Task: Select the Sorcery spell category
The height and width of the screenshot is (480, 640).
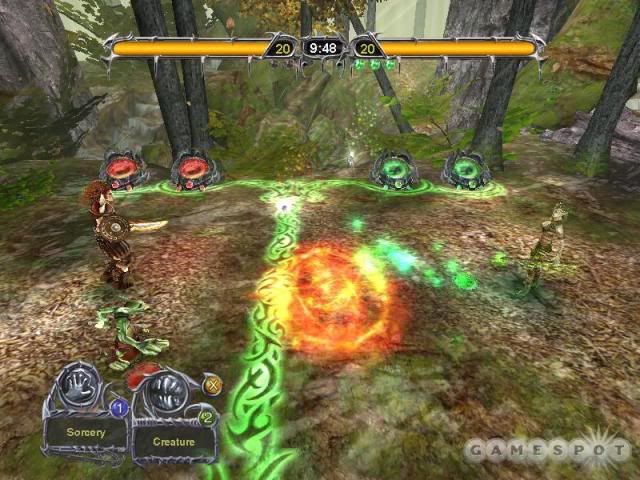Action: [x=85, y=434]
